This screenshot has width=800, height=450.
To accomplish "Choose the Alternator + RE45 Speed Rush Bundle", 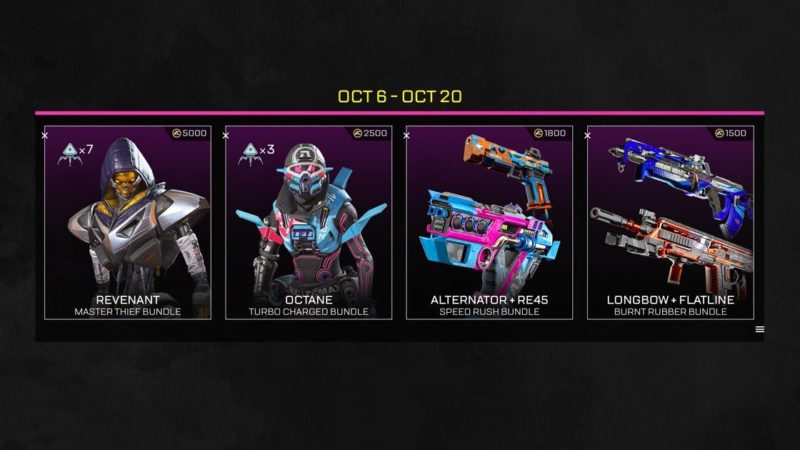I will 489,222.
